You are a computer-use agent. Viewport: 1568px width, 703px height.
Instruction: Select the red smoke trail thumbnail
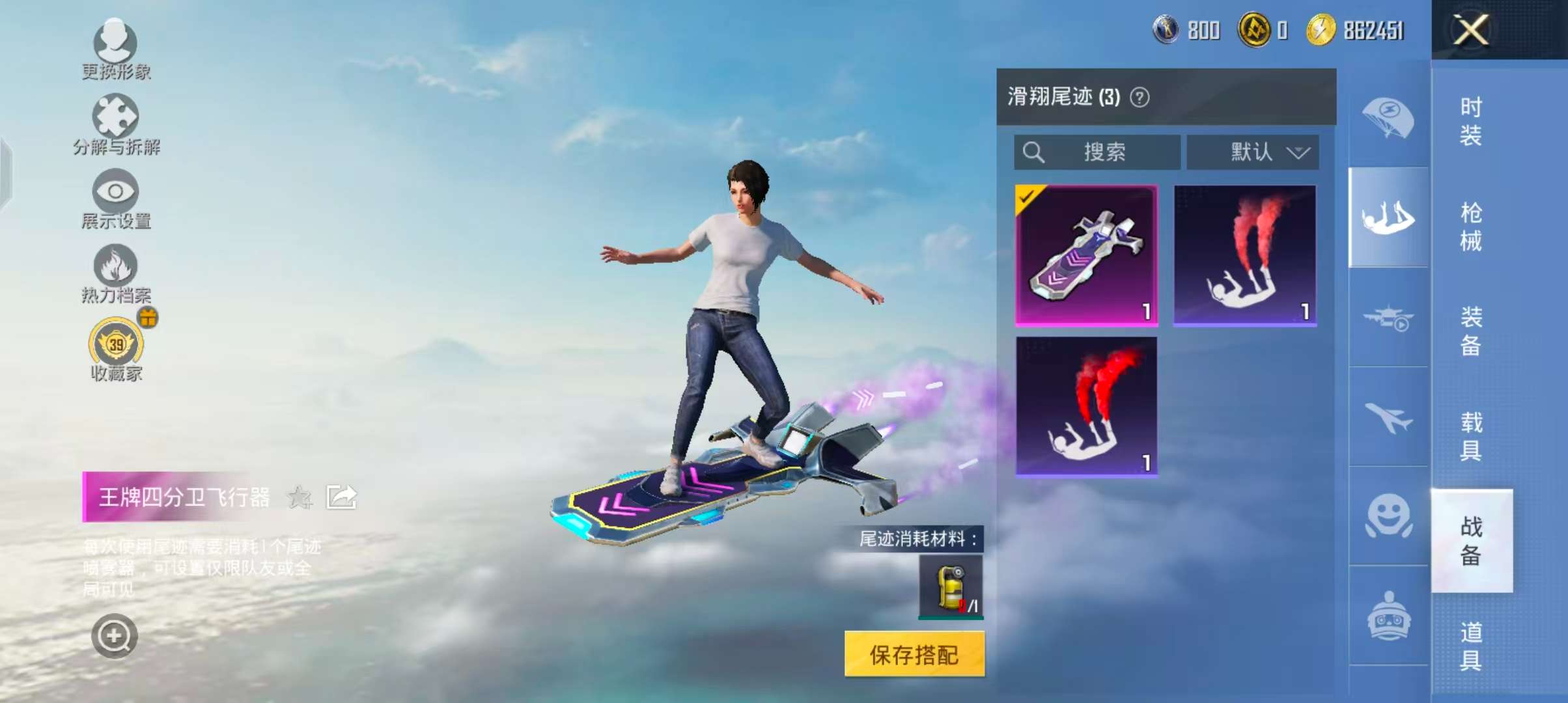[x=1245, y=254]
